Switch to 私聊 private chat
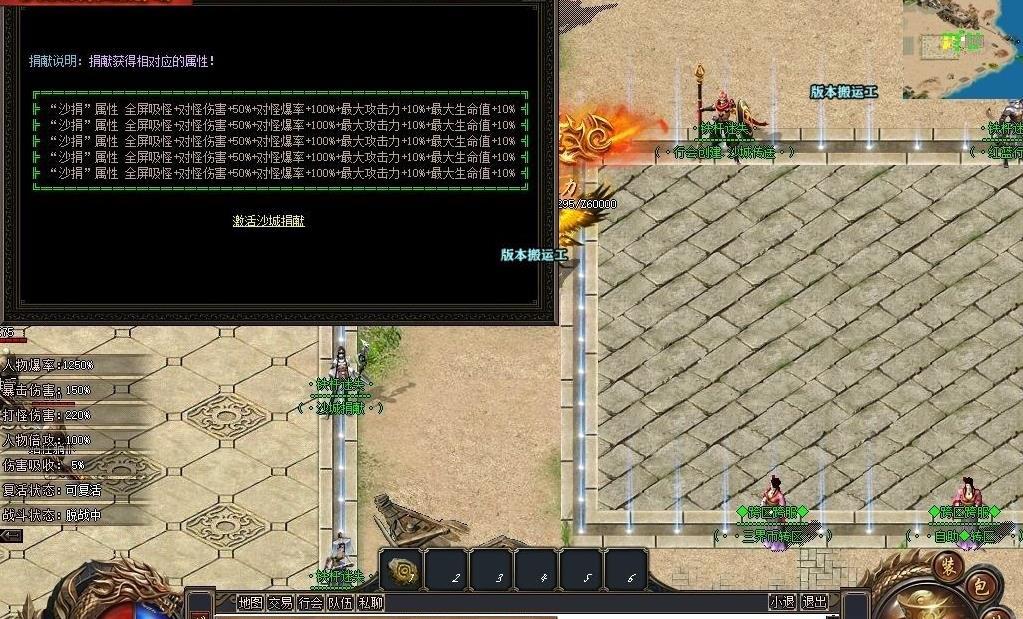The width and height of the screenshot is (1023, 619). coord(371,602)
